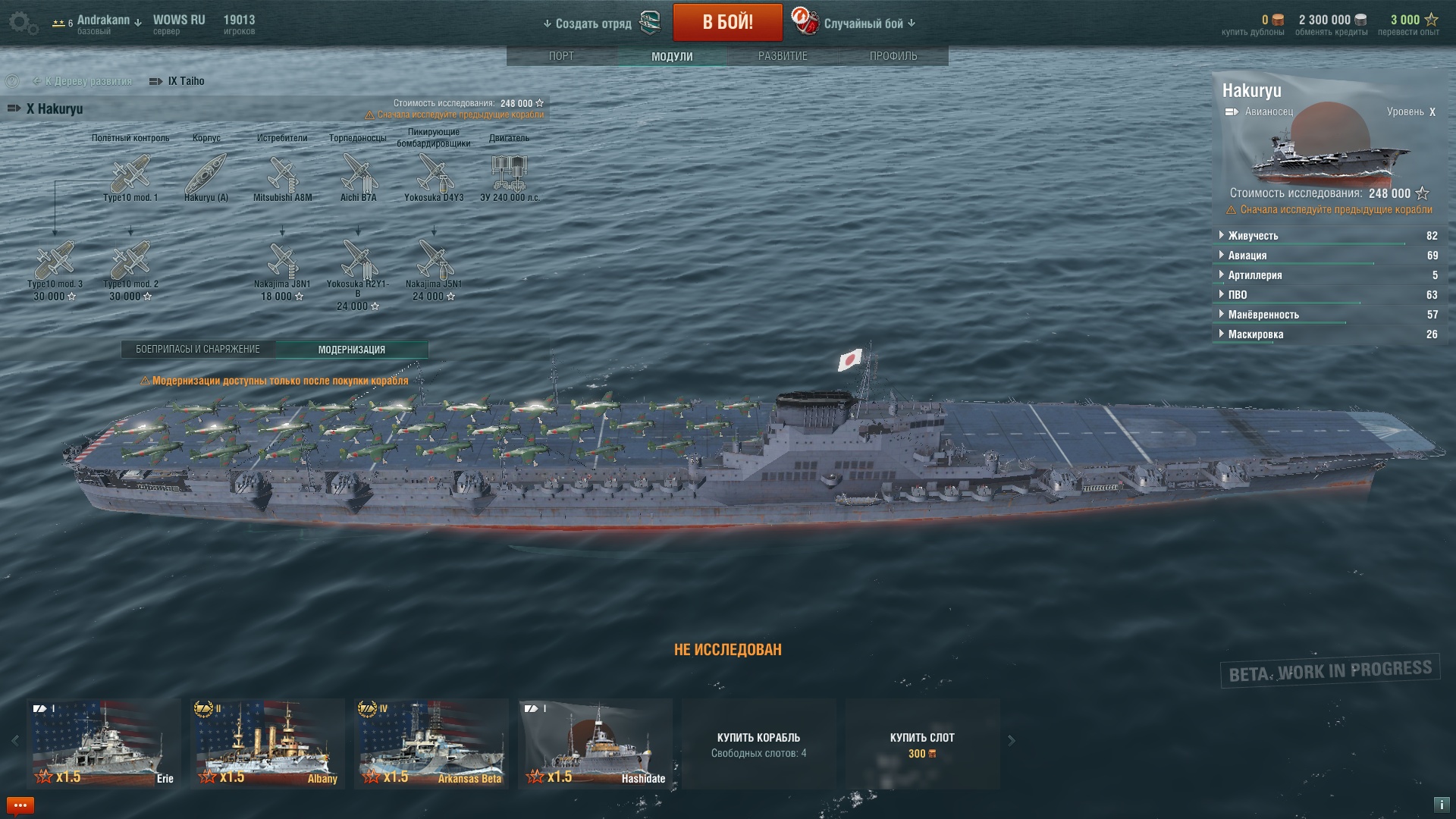Click КУПИТЬ СЛОТ to buy a slot

pyautogui.click(x=922, y=744)
